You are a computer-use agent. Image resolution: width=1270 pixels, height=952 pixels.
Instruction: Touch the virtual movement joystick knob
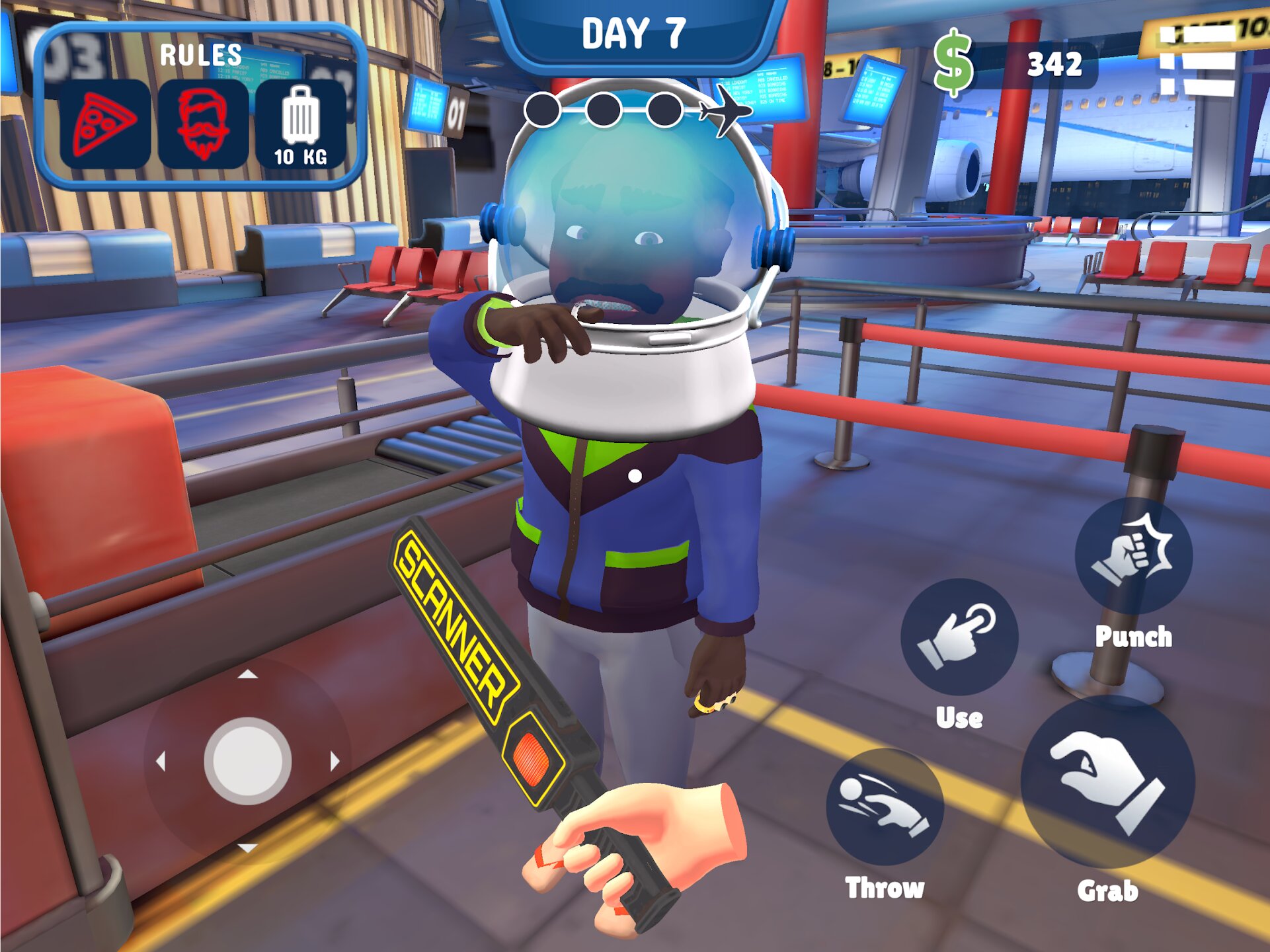248,761
